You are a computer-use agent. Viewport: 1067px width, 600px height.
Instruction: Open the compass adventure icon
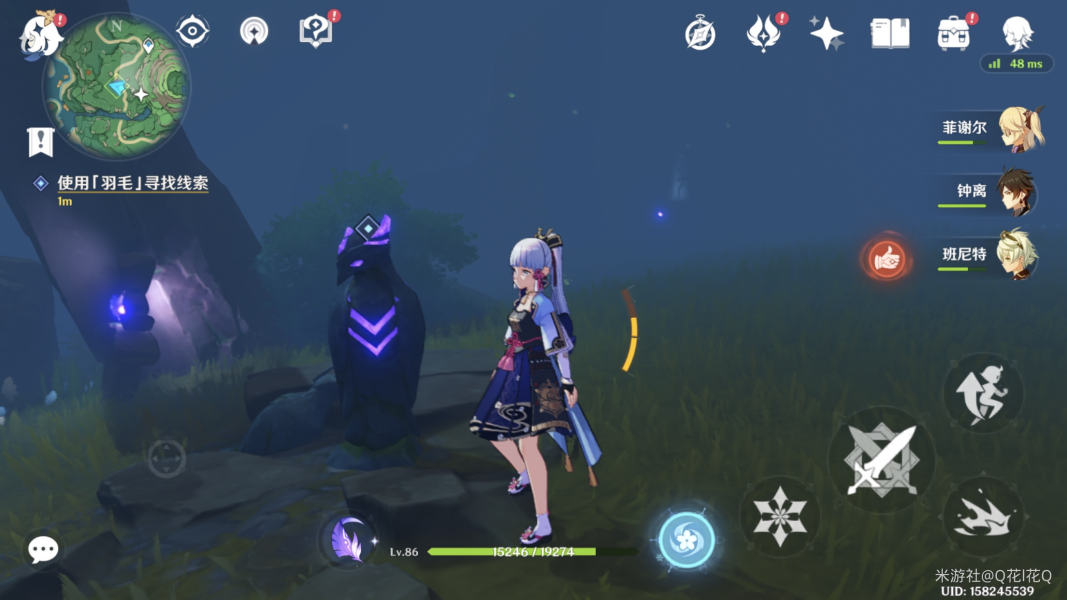click(x=700, y=33)
